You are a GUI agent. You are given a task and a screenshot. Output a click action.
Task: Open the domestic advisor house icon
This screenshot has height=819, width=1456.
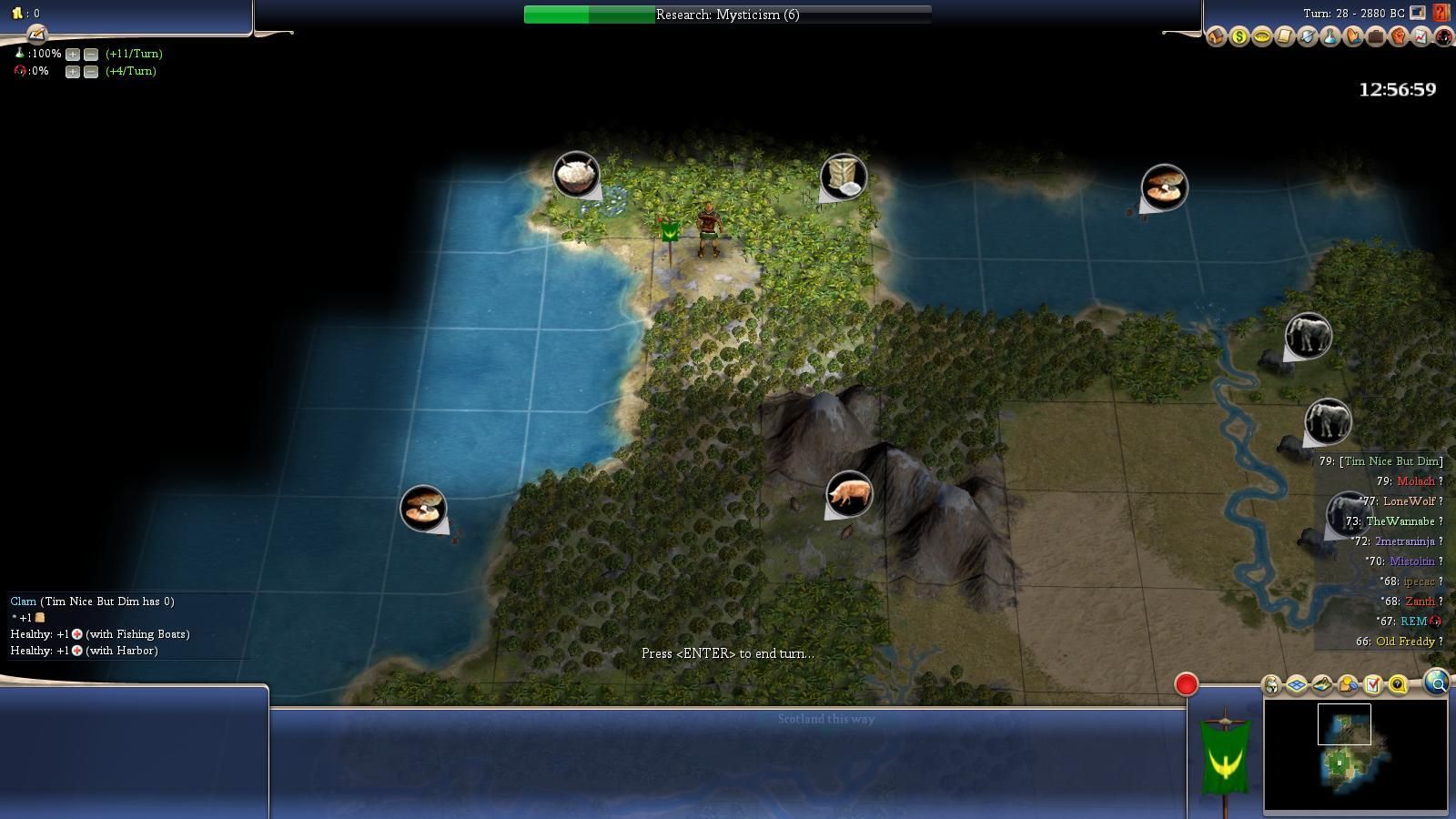point(1217,37)
